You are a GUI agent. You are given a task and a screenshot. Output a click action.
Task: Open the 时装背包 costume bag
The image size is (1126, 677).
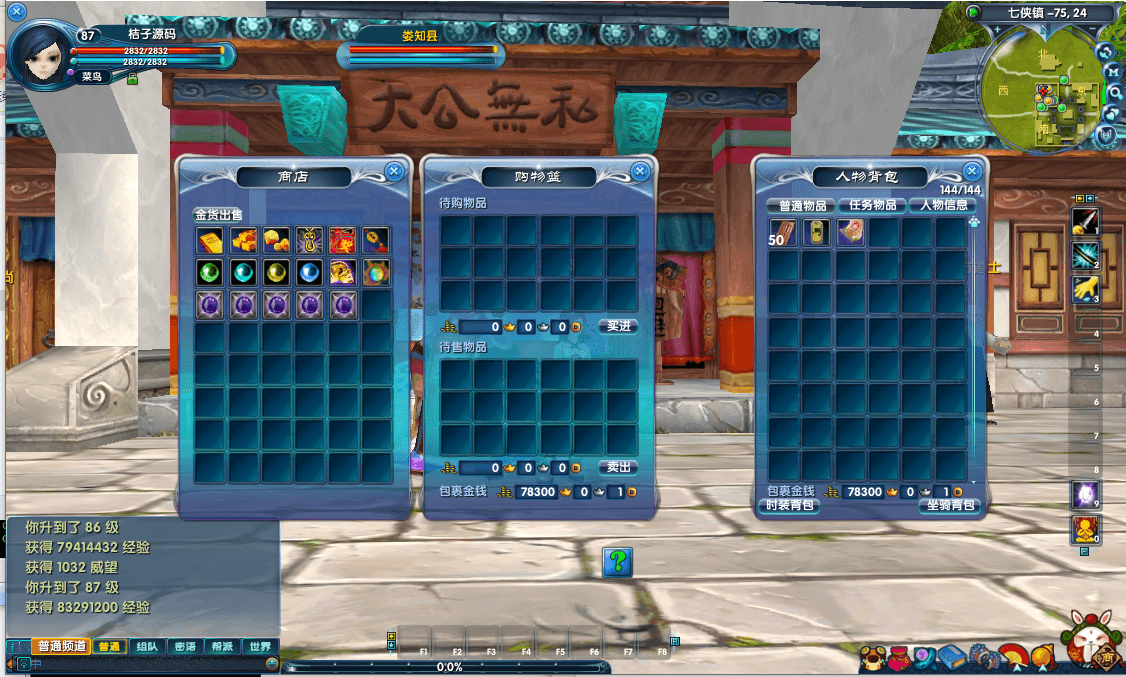792,506
